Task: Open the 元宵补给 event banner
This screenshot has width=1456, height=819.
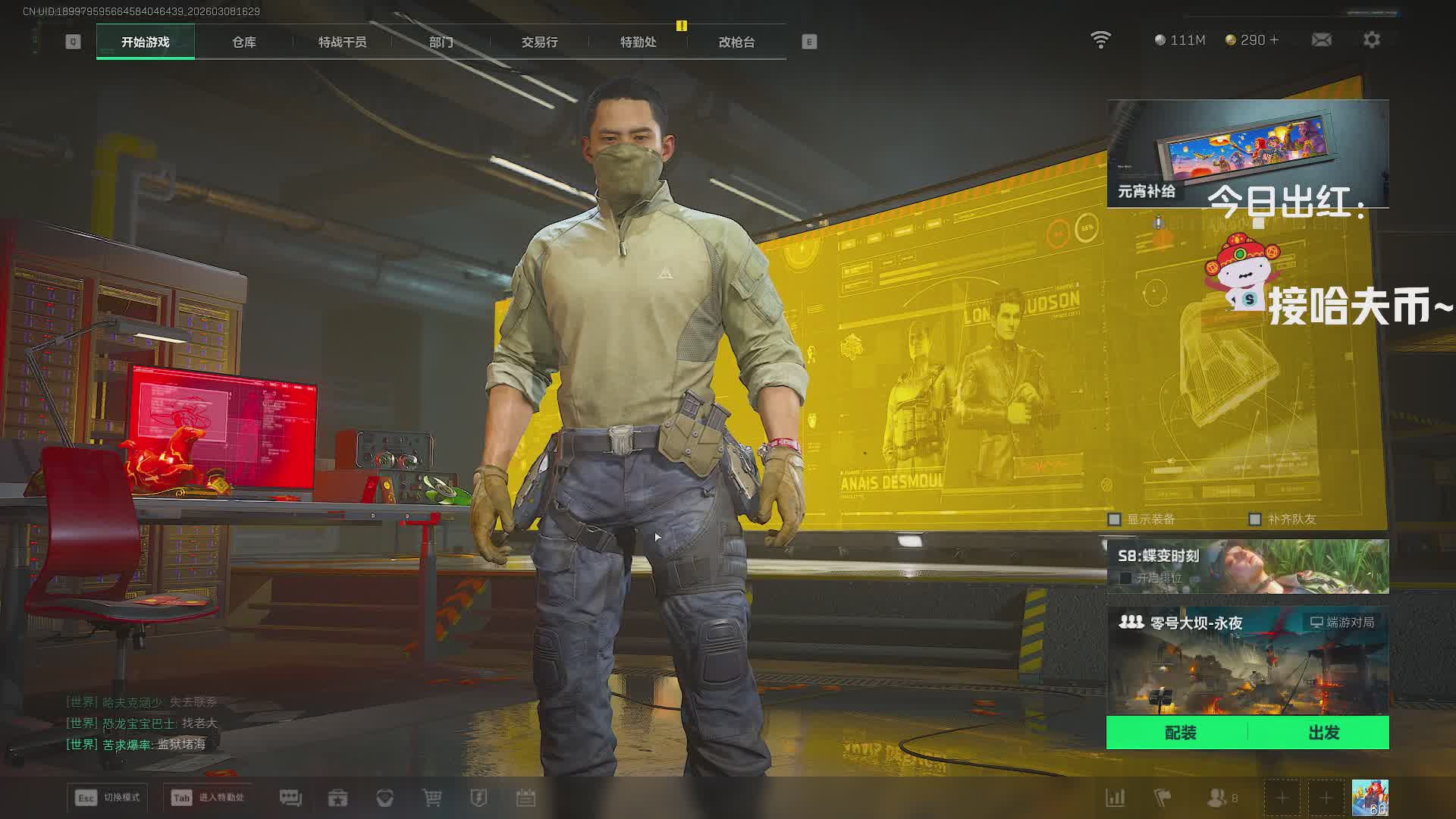Action: tap(1247, 153)
